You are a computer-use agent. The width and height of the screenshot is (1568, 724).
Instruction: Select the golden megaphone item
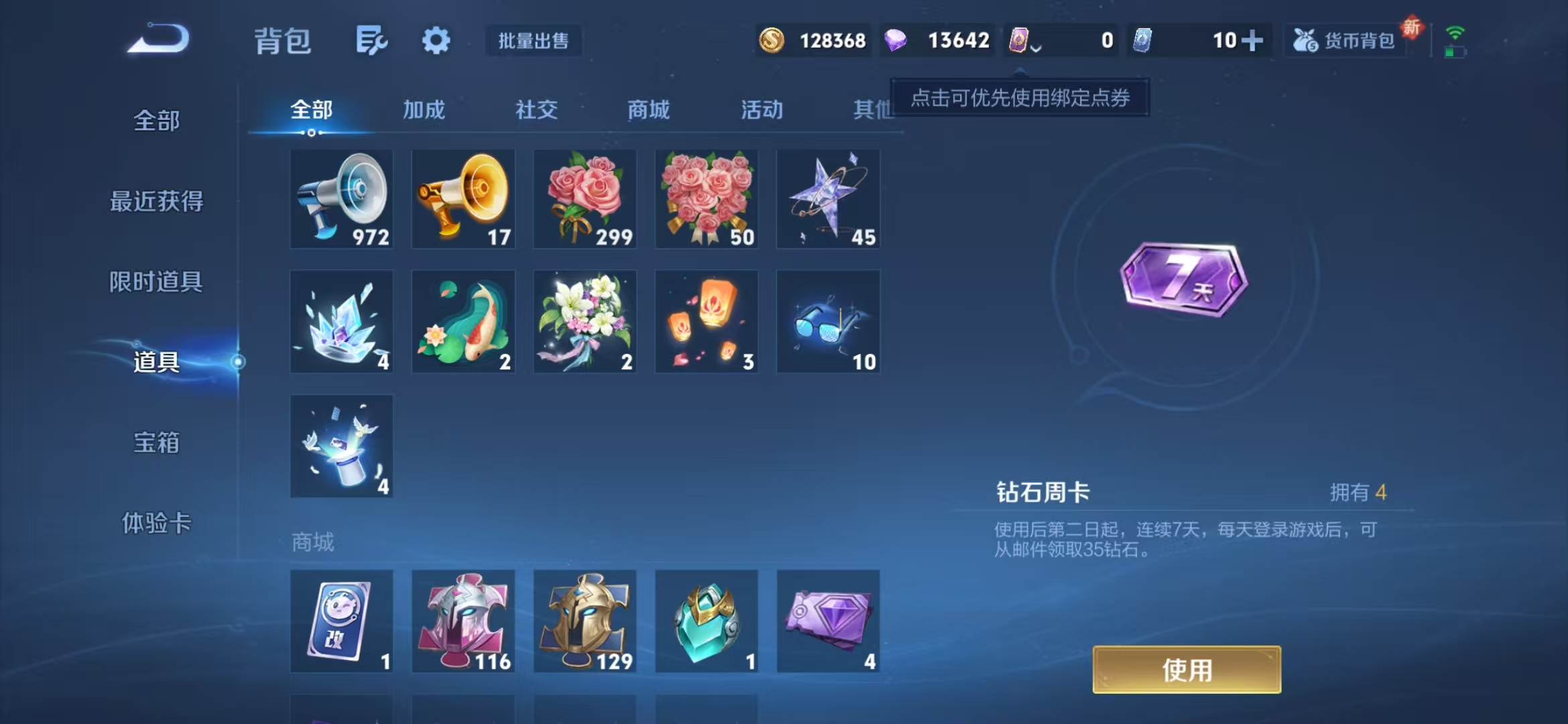(463, 198)
